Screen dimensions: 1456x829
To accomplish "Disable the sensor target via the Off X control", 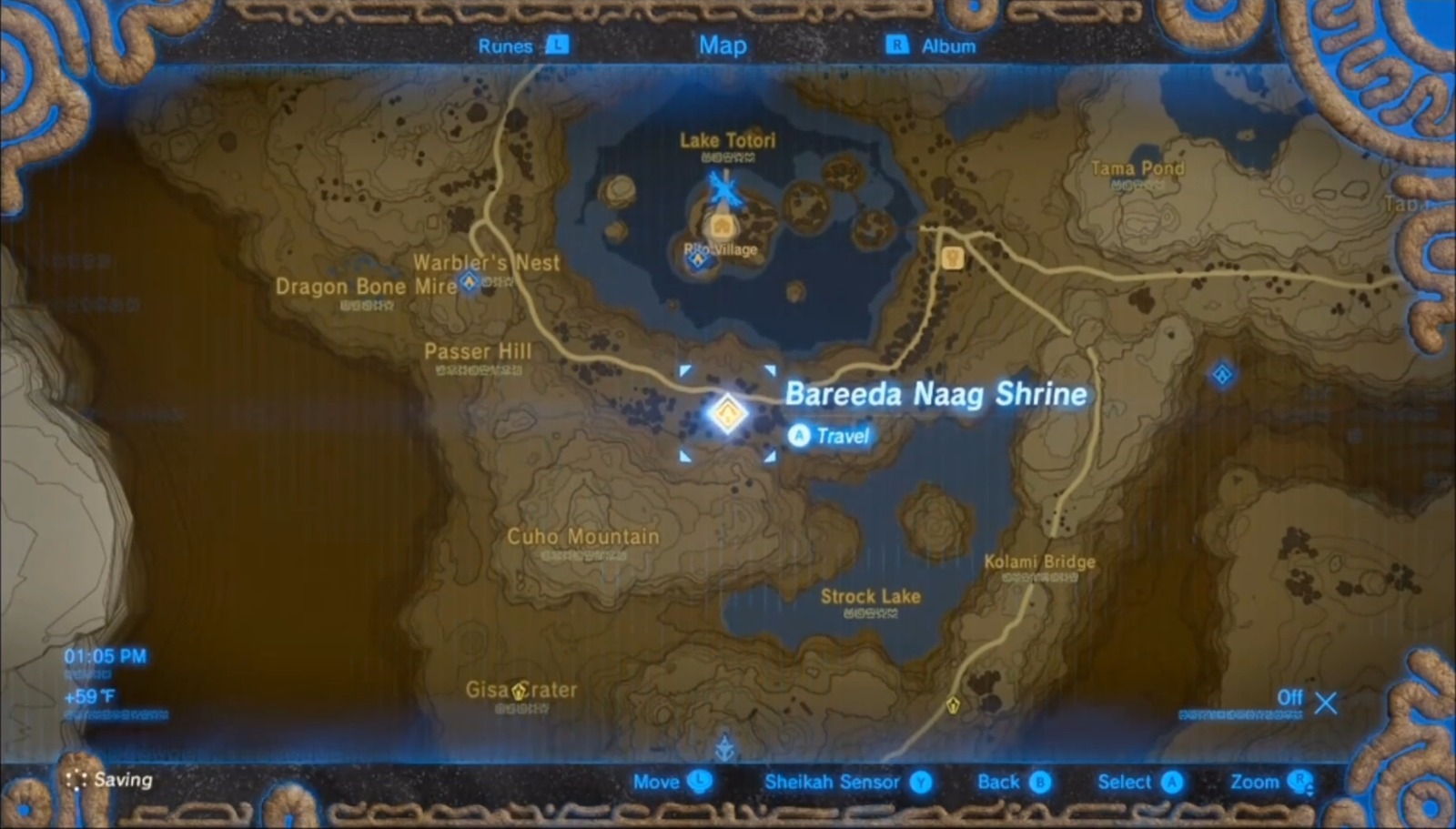I will [1326, 703].
